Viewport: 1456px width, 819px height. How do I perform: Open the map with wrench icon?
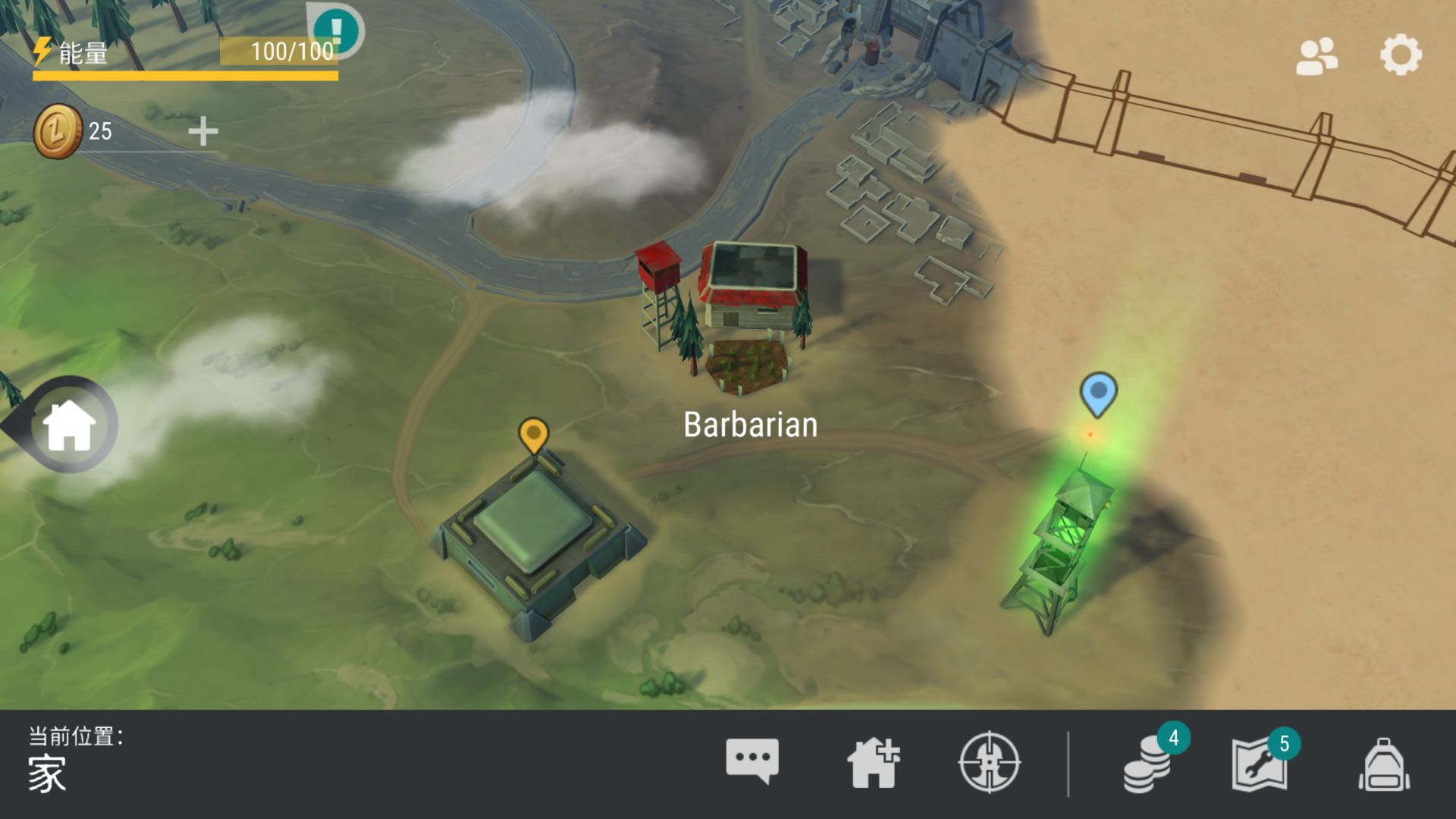1260,764
